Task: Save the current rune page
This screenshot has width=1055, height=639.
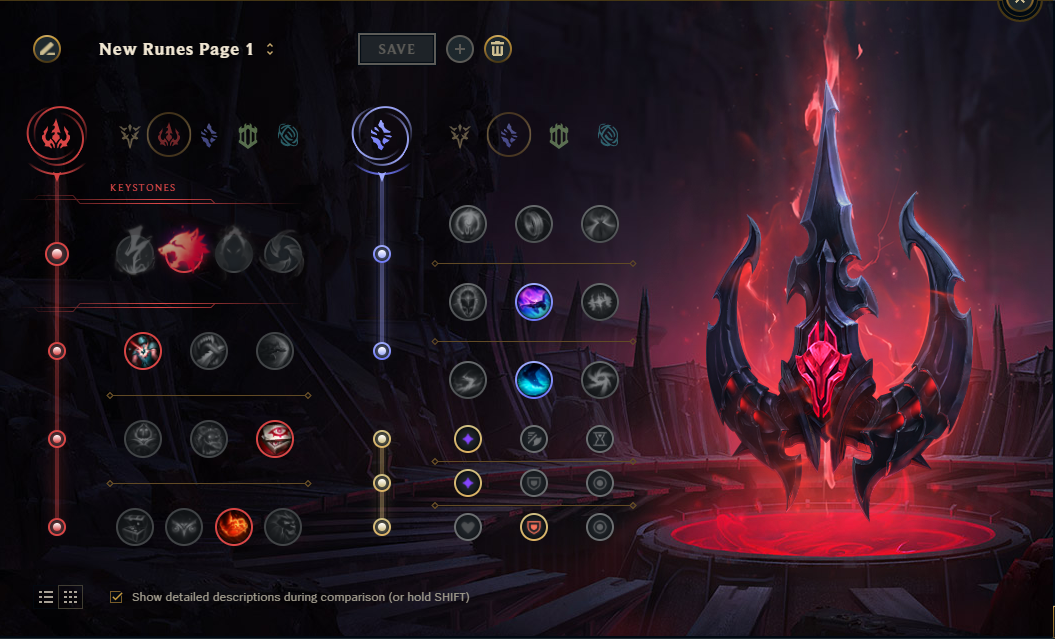Action: point(396,49)
